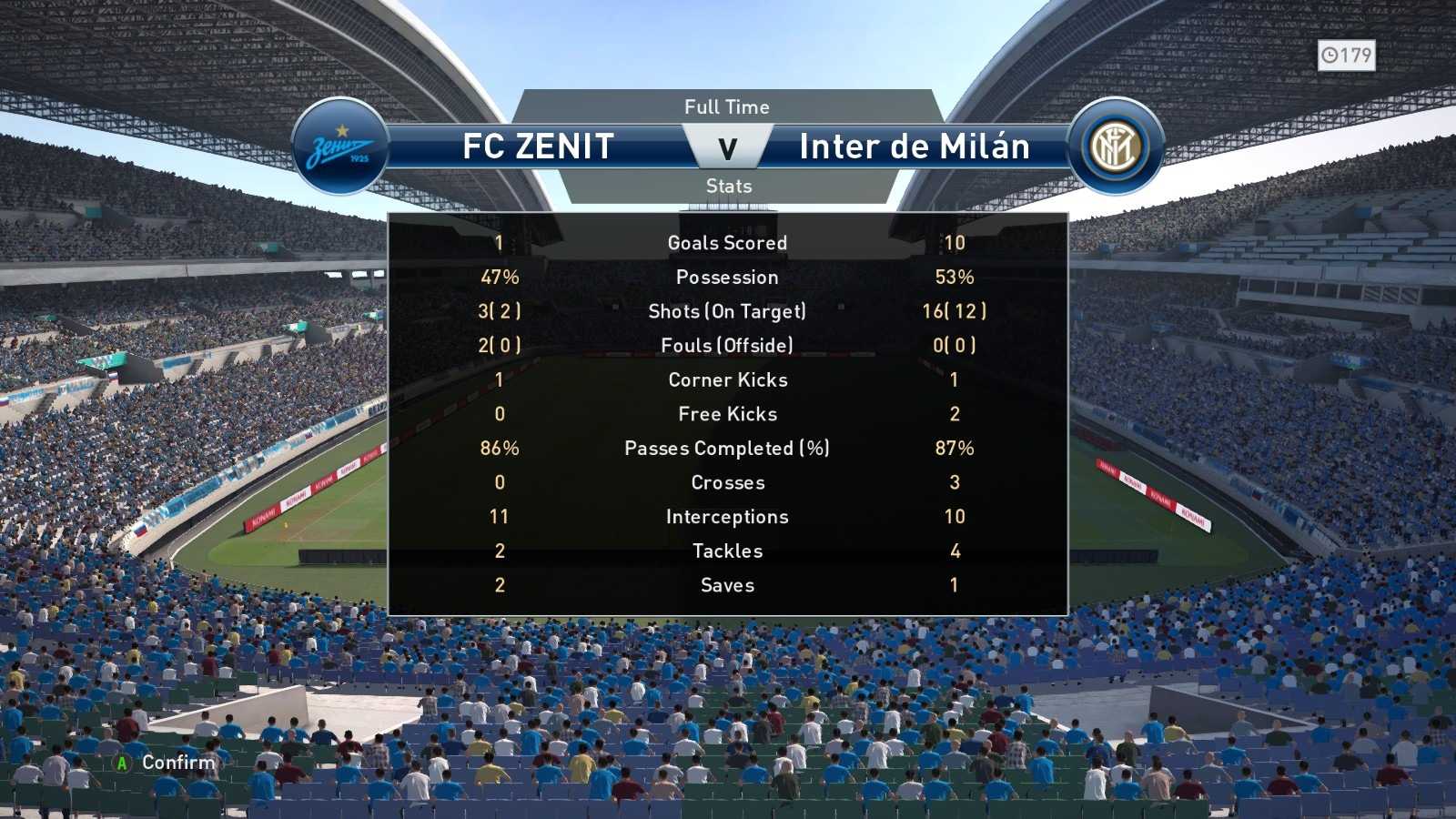Highlight the Possession percentage row
Screen dimensions: 1456x819
point(728,277)
